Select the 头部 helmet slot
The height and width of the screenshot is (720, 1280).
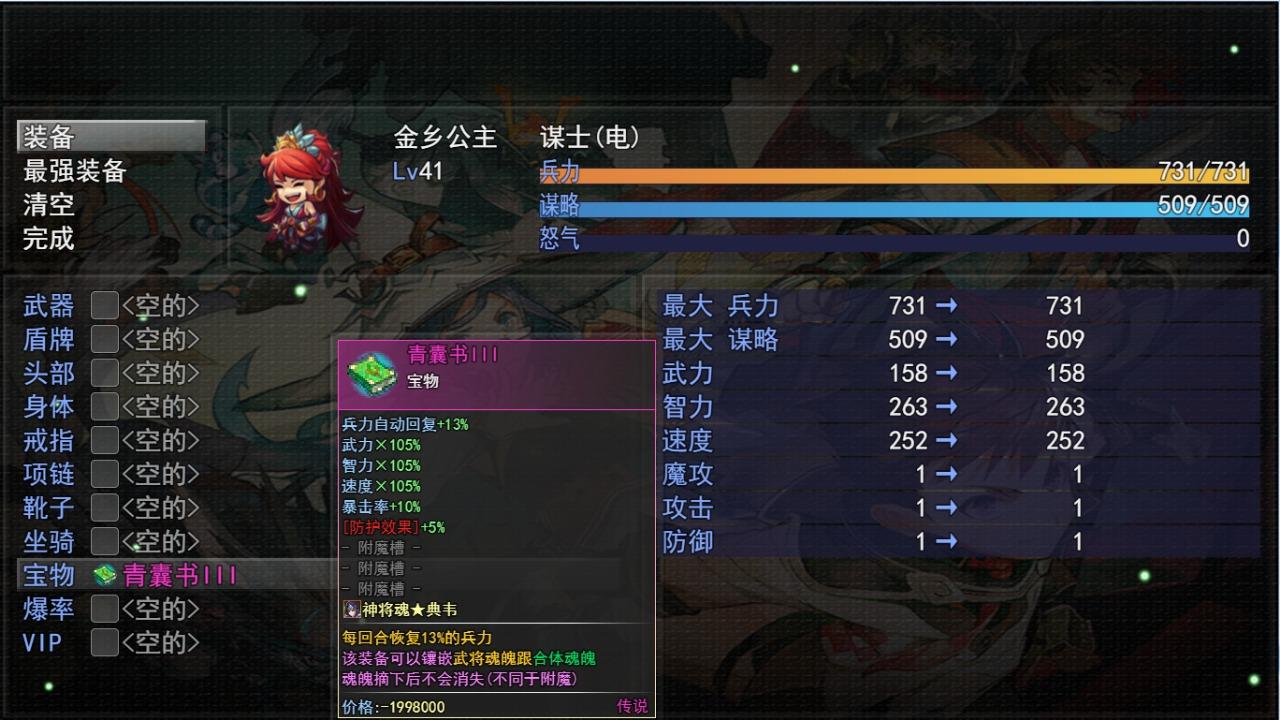point(105,373)
